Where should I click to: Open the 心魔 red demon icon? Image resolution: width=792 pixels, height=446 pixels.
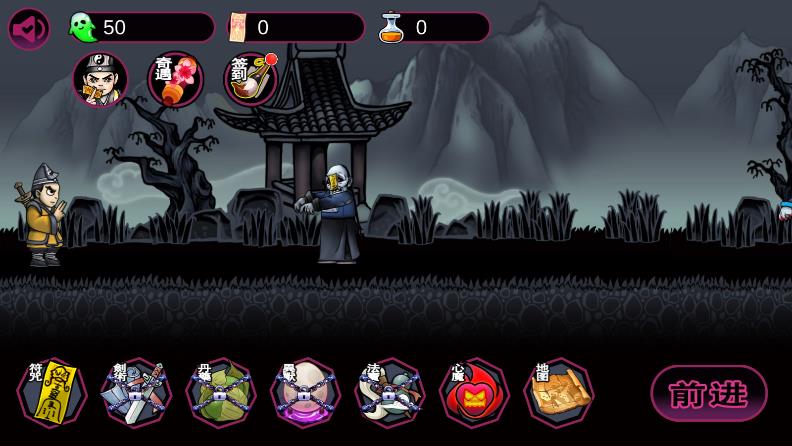pyautogui.click(x=474, y=392)
